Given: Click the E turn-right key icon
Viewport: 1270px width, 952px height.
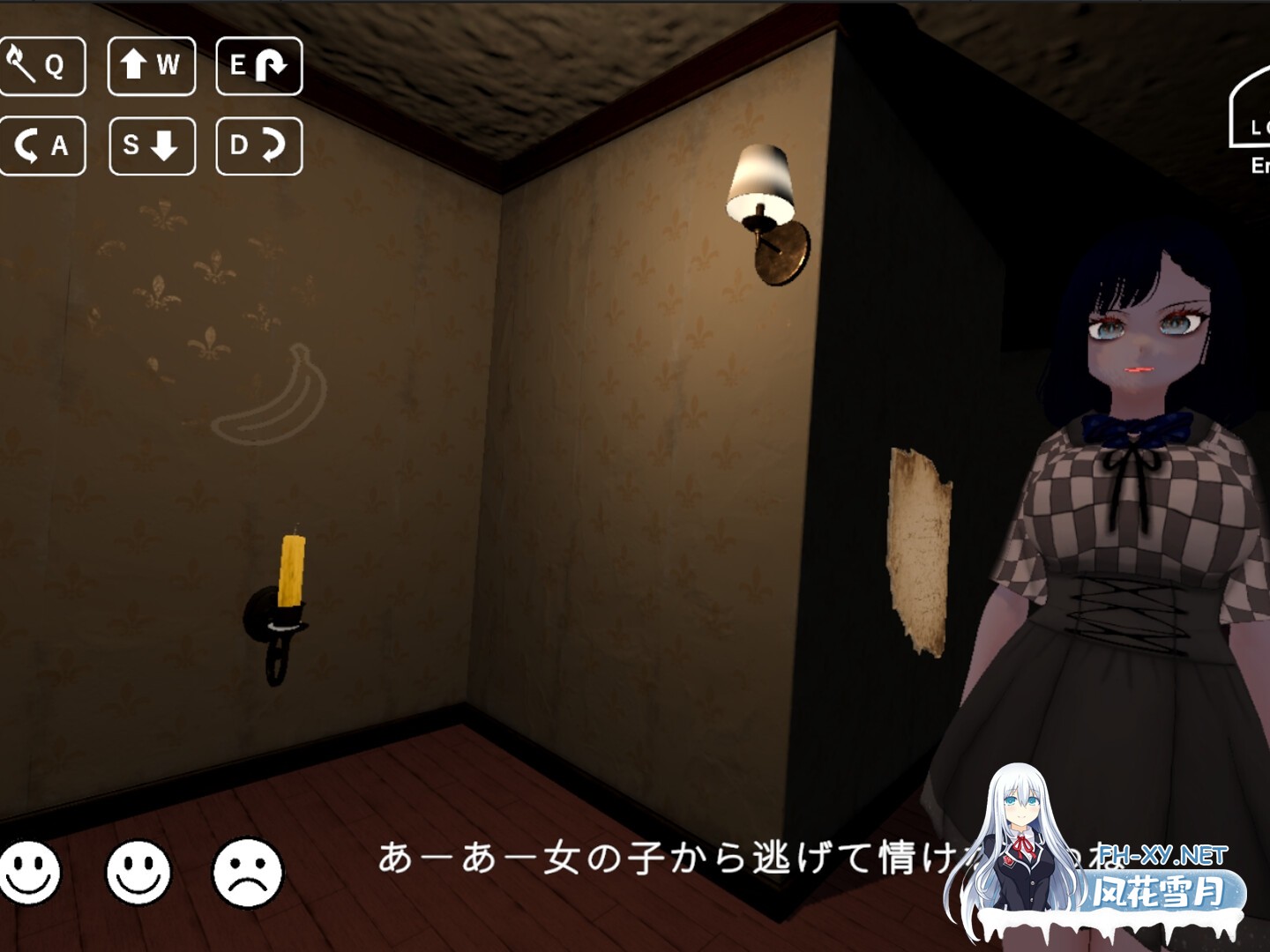Looking at the screenshot, I should click(258, 63).
